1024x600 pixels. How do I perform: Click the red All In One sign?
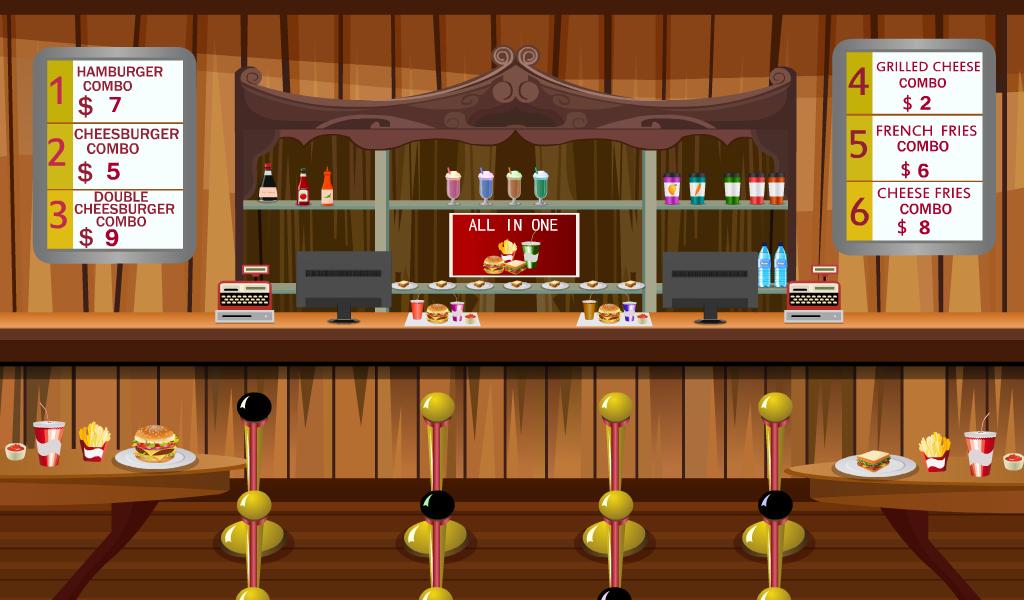(x=514, y=244)
